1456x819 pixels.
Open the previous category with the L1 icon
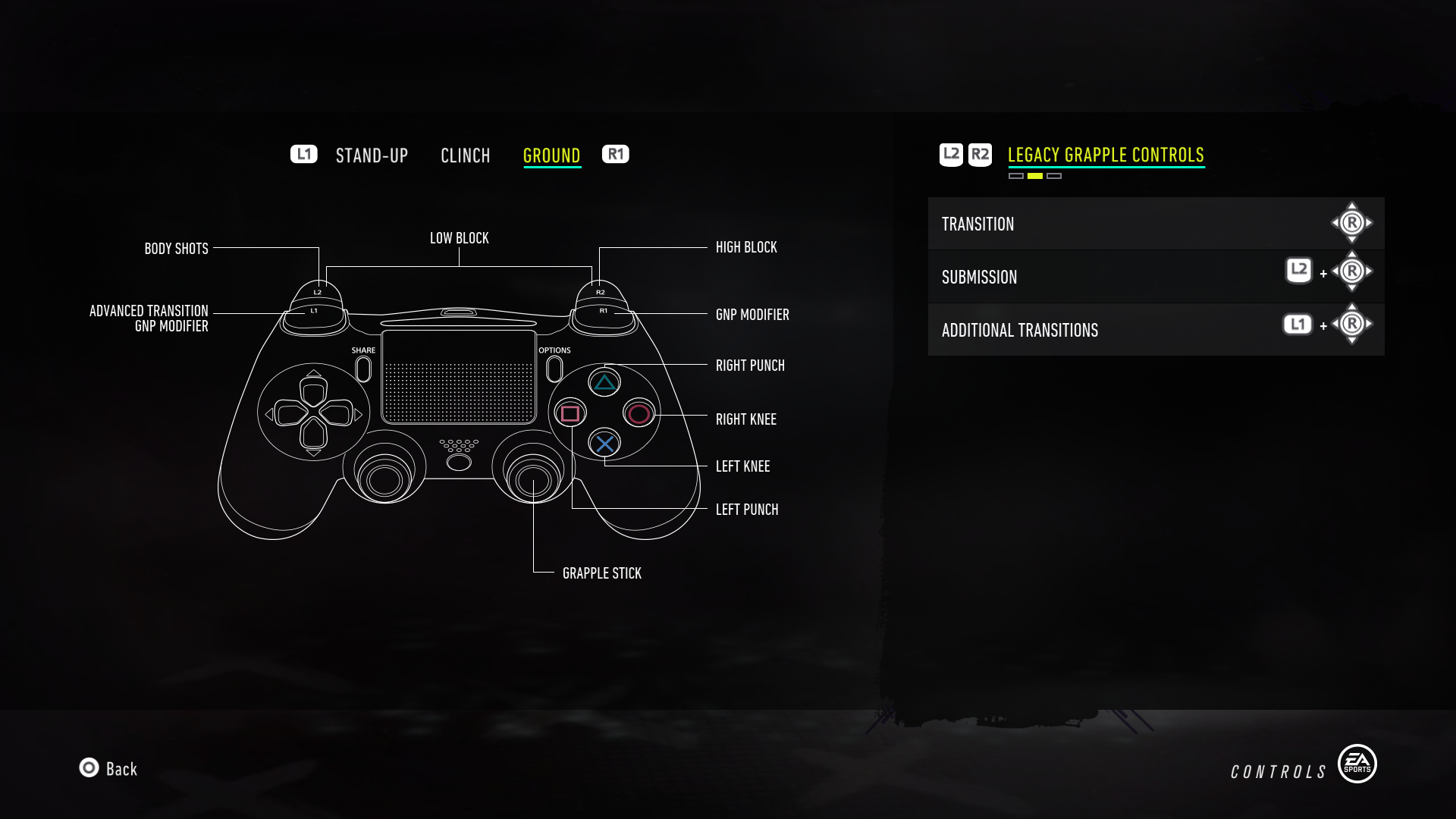point(304,154)
